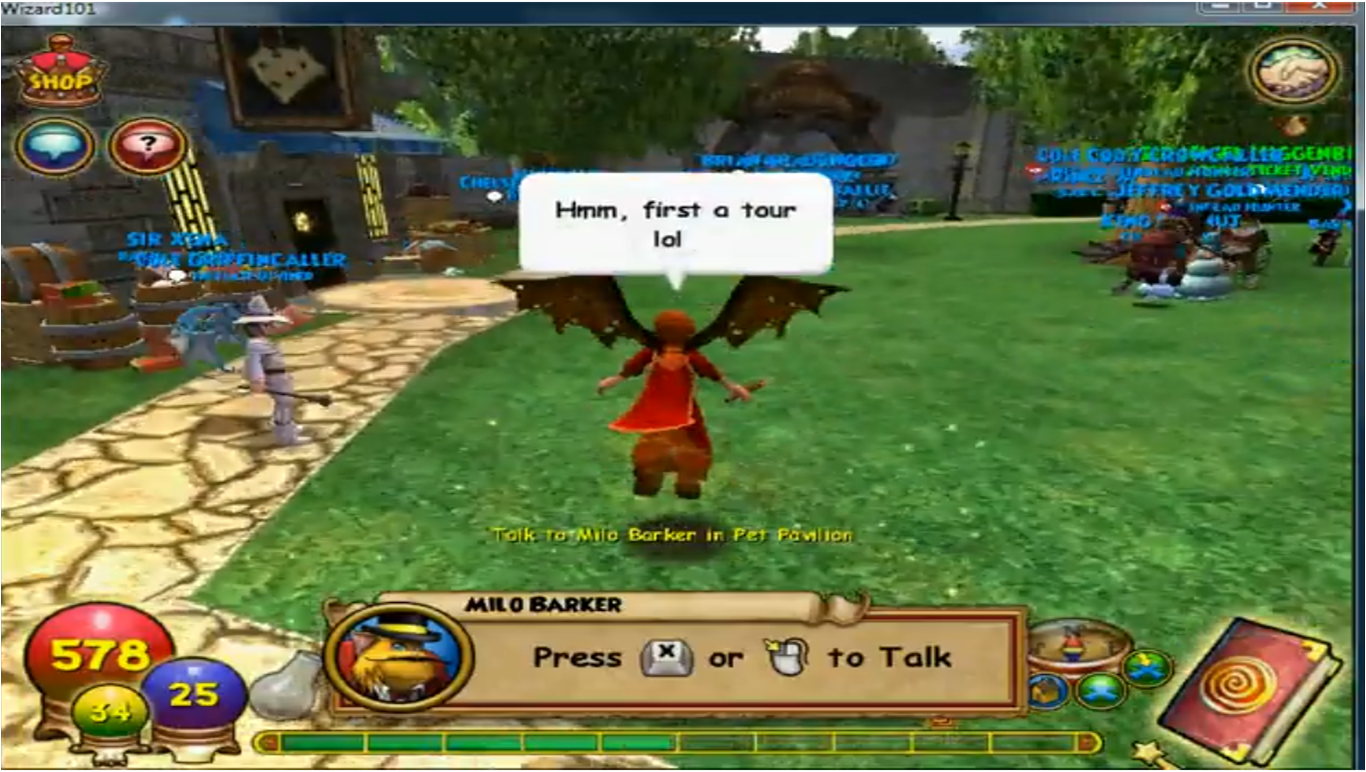Open the red question mark help button
Viewport: 1366px width, 772px height.
pos(148,147)
